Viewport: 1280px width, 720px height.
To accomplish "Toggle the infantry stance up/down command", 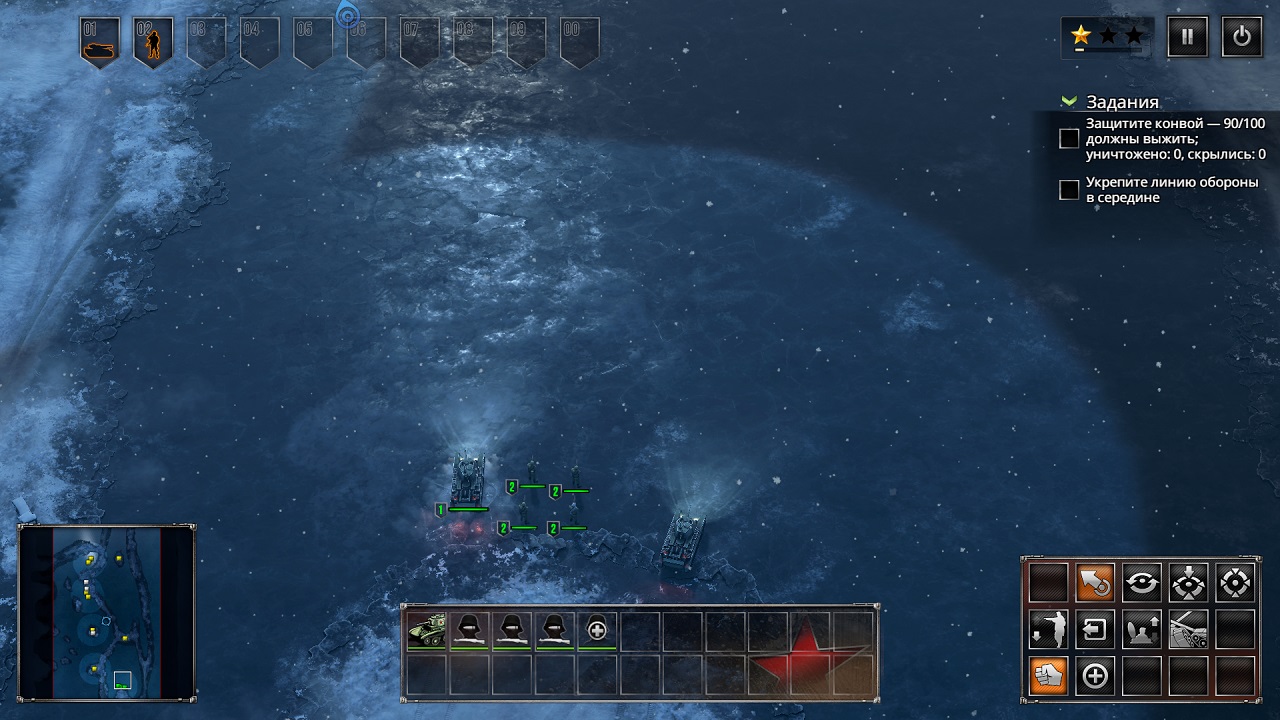I will coord(1142,629).
